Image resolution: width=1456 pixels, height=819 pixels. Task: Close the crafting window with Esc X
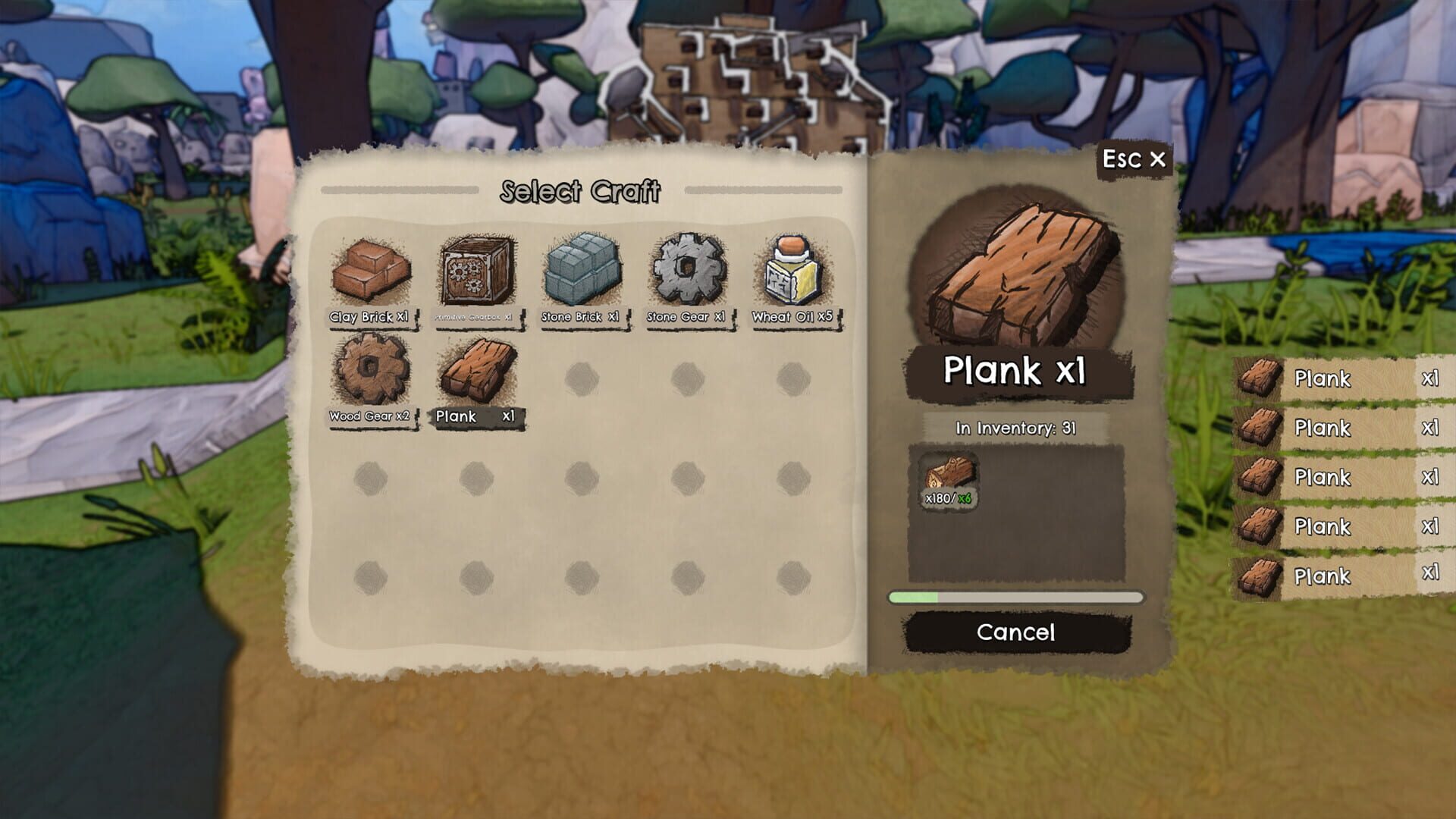[x=1134, y=159]
